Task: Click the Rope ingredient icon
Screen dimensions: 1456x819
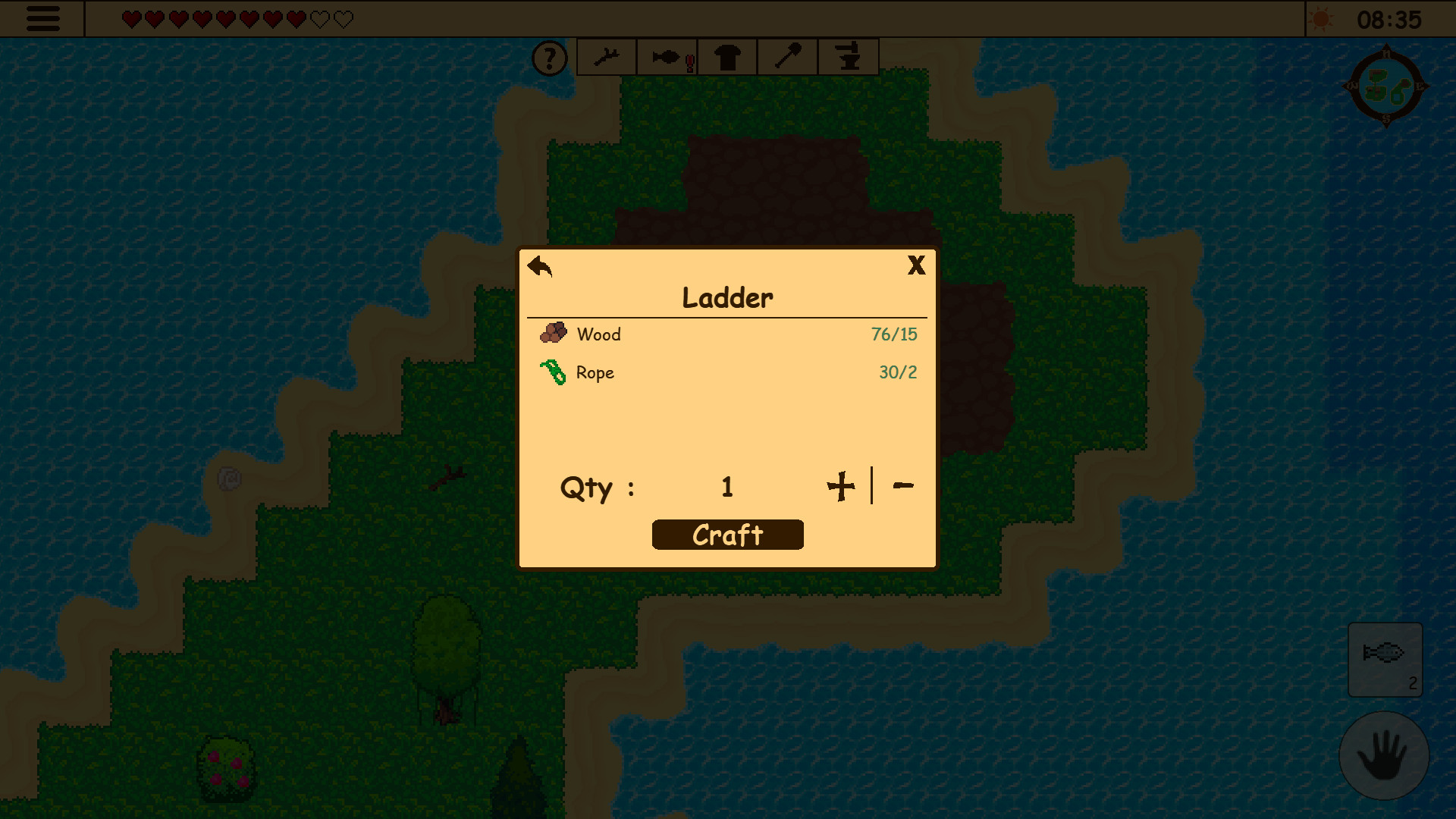Action: tap(554, 372)
